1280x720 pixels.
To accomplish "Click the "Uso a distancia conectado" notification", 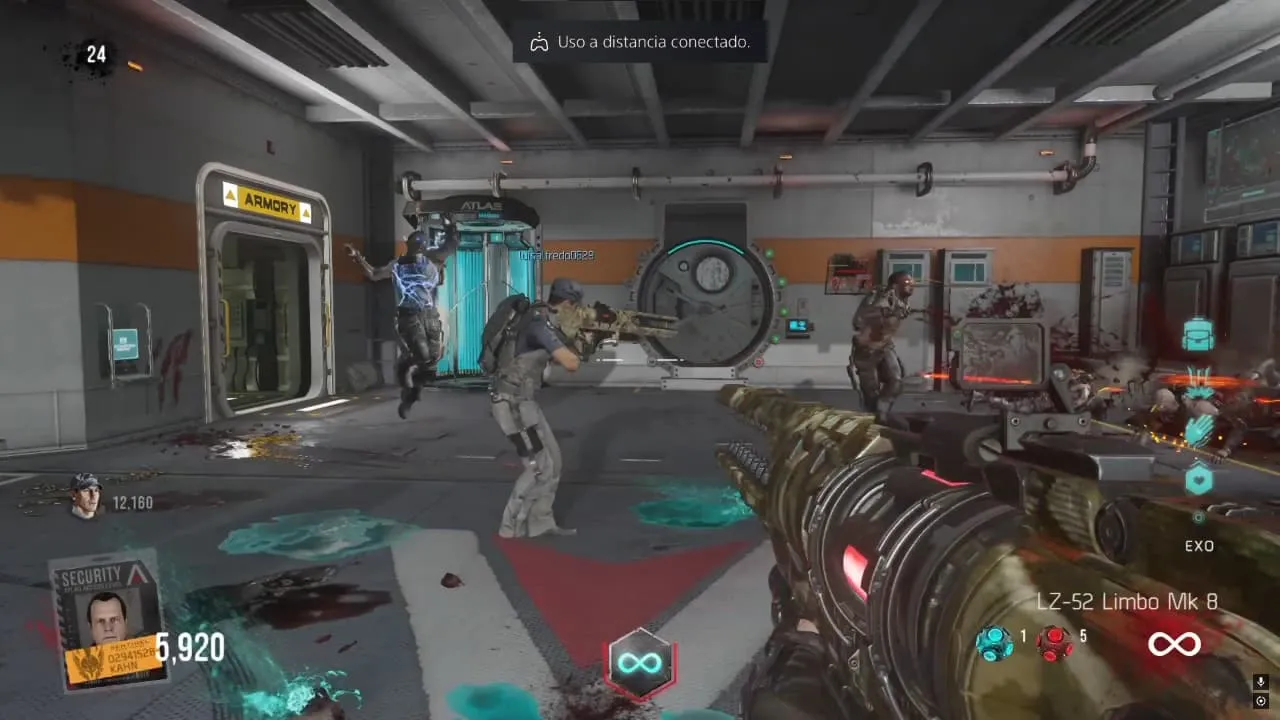I will click(640, 42).
